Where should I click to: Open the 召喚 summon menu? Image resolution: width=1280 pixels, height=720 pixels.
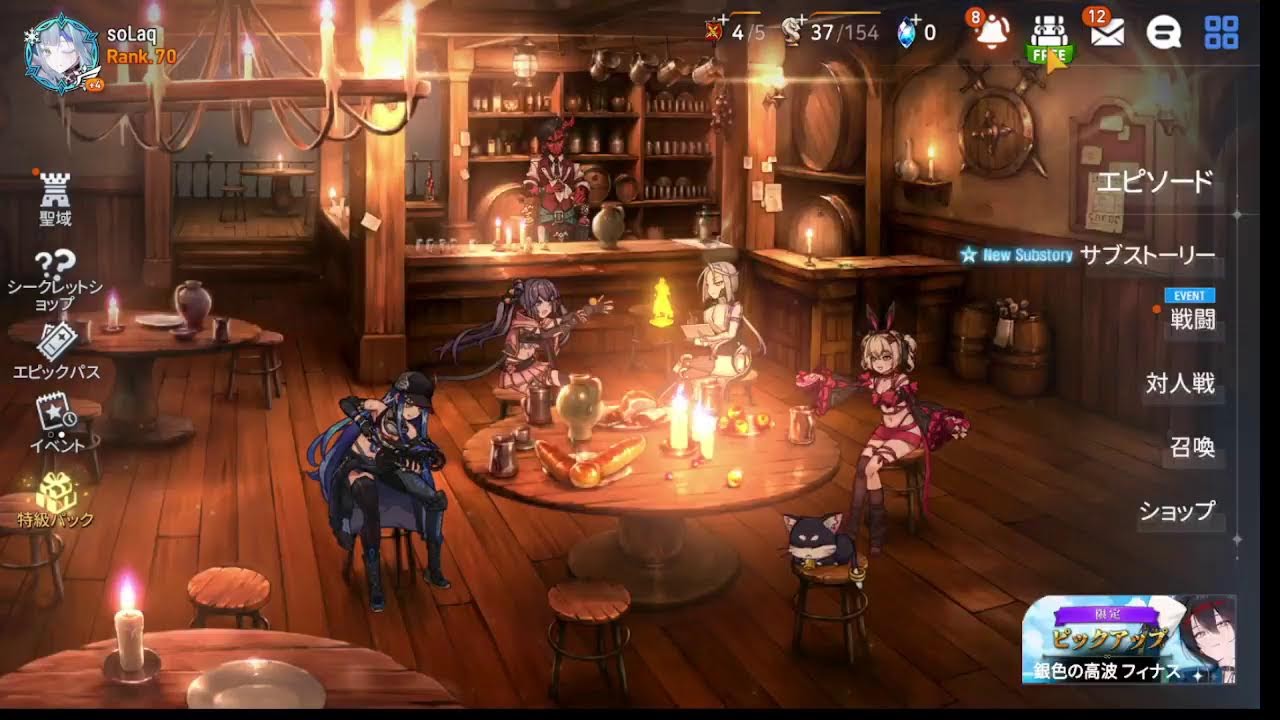pyautogui.click(x=1192, y=447)
